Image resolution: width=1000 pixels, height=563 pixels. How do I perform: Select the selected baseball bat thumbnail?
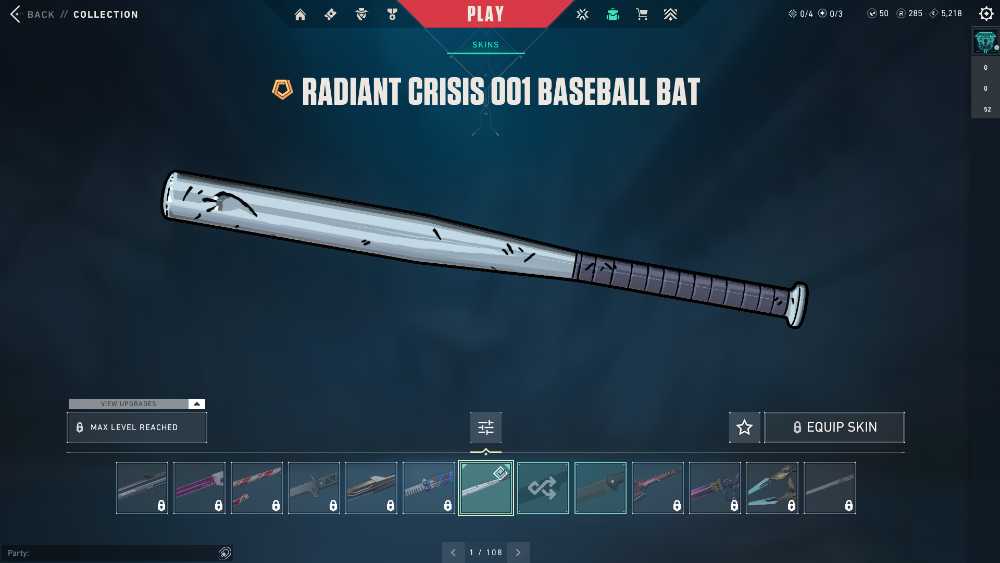pos(486,488)
